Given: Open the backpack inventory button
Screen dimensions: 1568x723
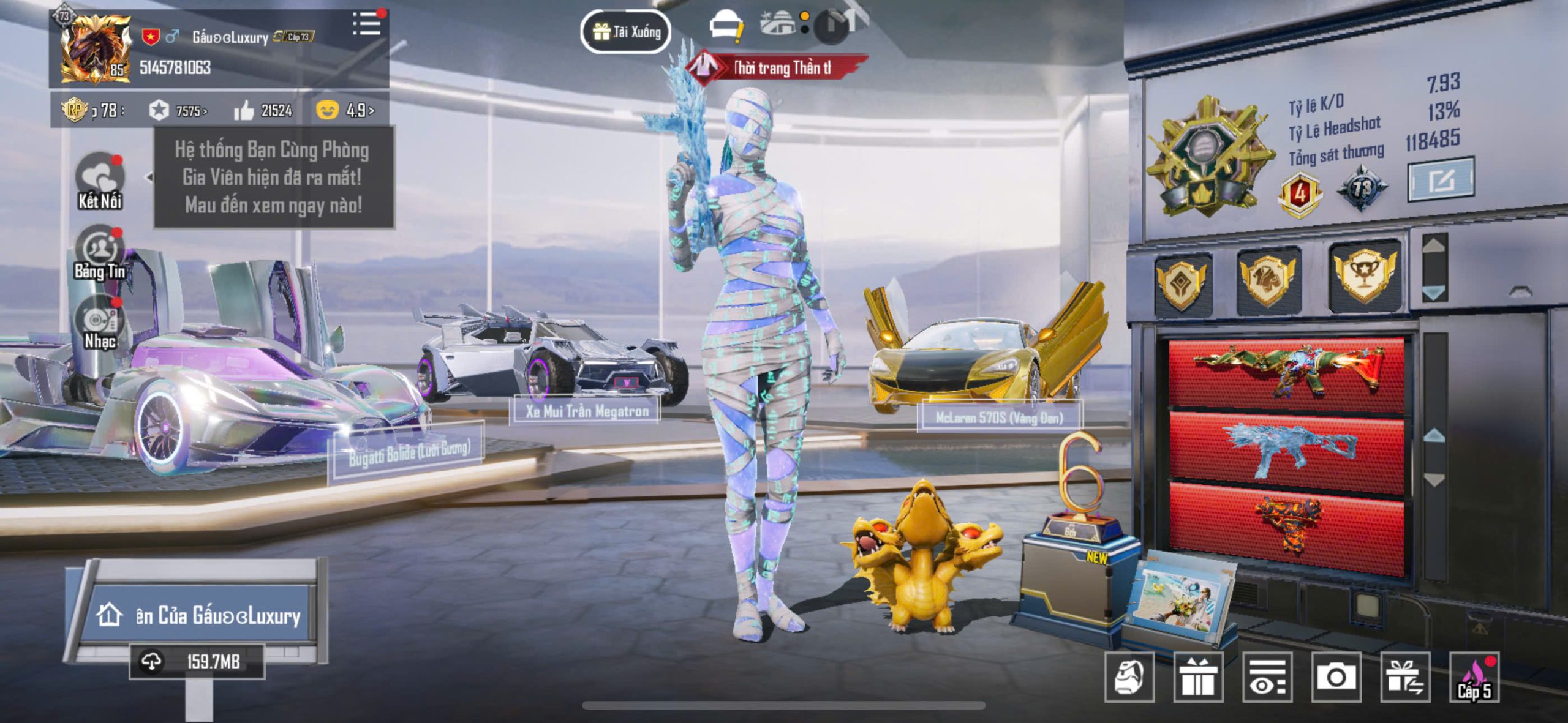Looking at the screenshot, I should pyautogui.click(x=1129, y=676).
